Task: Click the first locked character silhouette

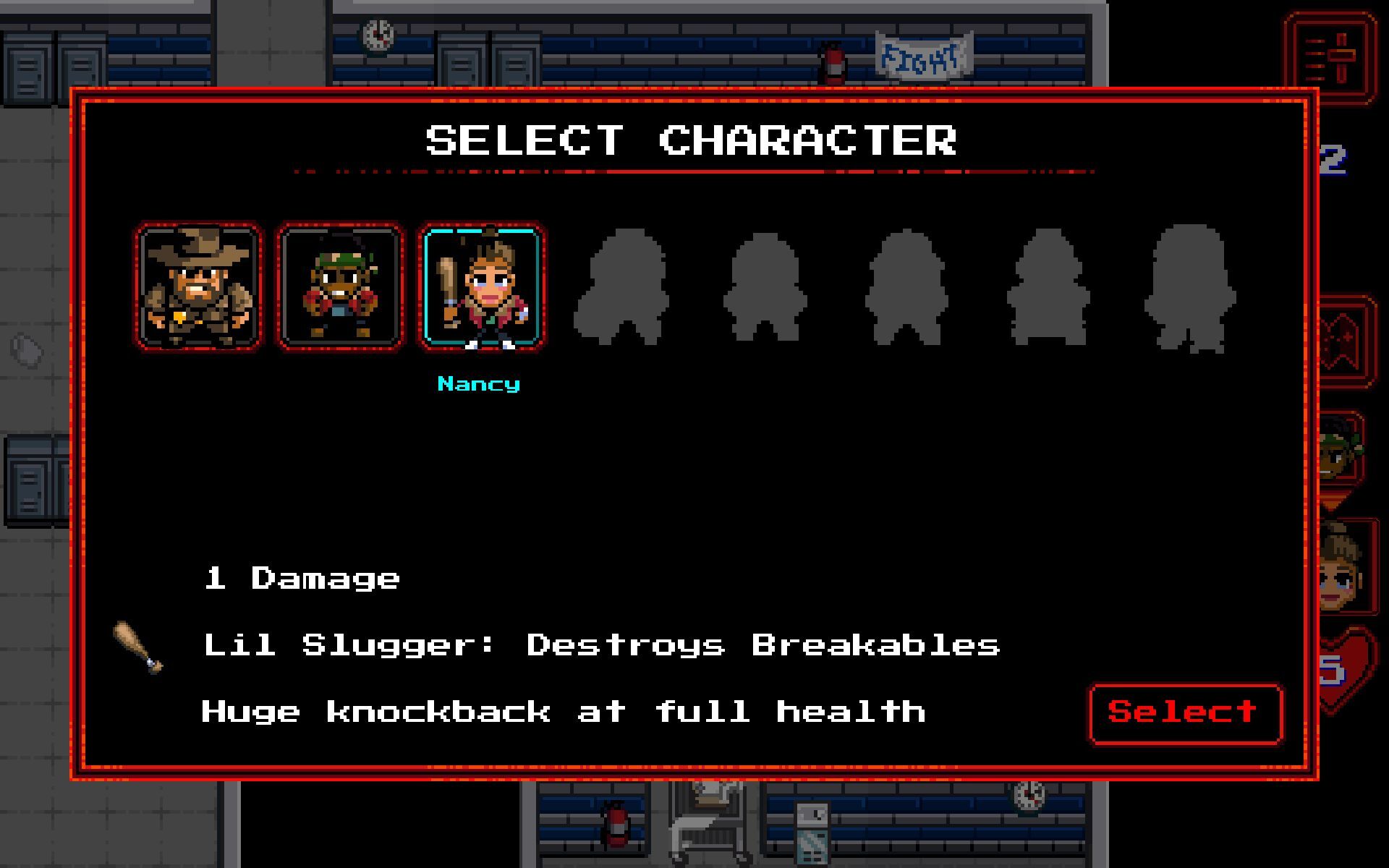Action: pos(624,286)
